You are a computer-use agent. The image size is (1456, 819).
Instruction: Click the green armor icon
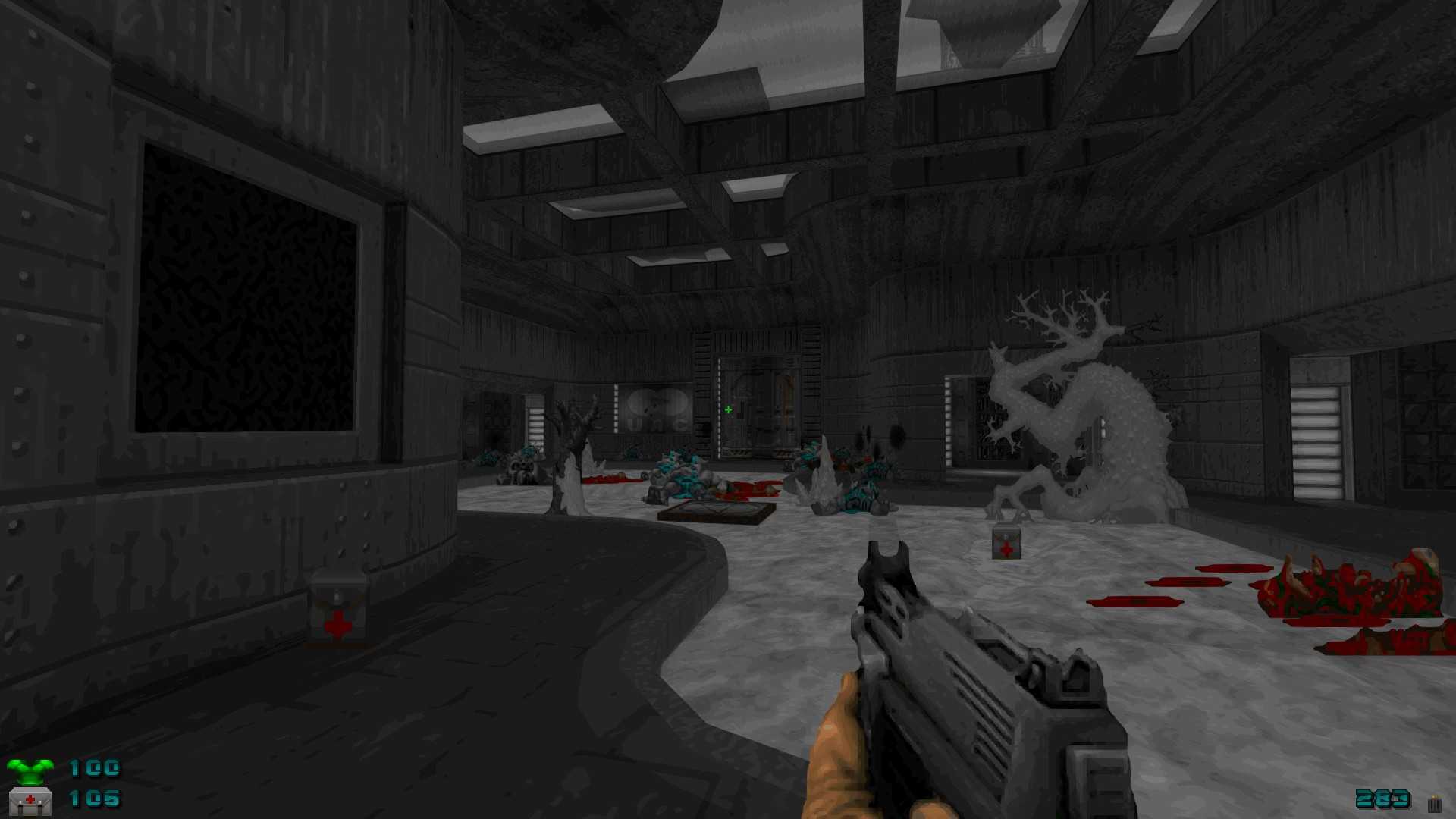[30, 771]
